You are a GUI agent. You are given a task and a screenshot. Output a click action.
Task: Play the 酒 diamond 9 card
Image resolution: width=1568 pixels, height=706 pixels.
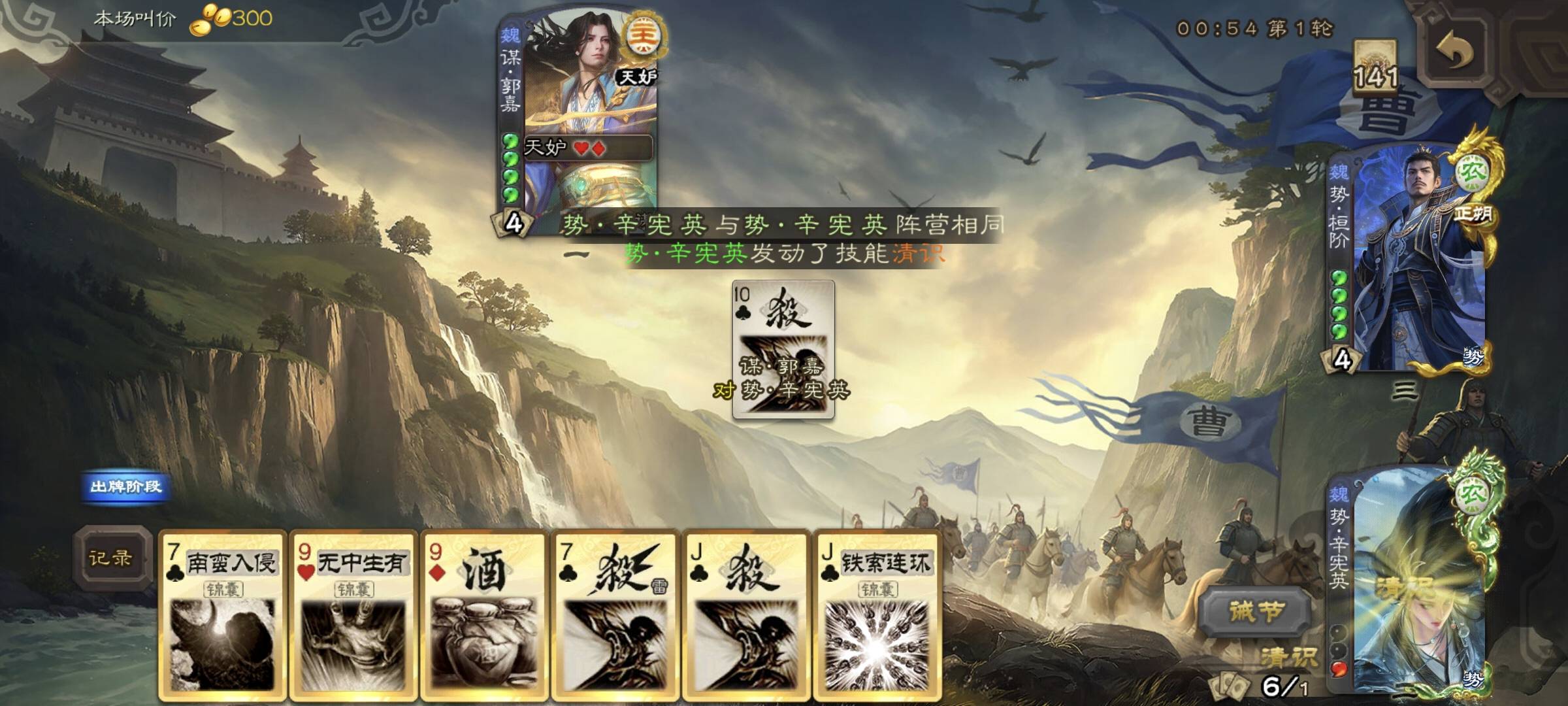pos(483,614)
